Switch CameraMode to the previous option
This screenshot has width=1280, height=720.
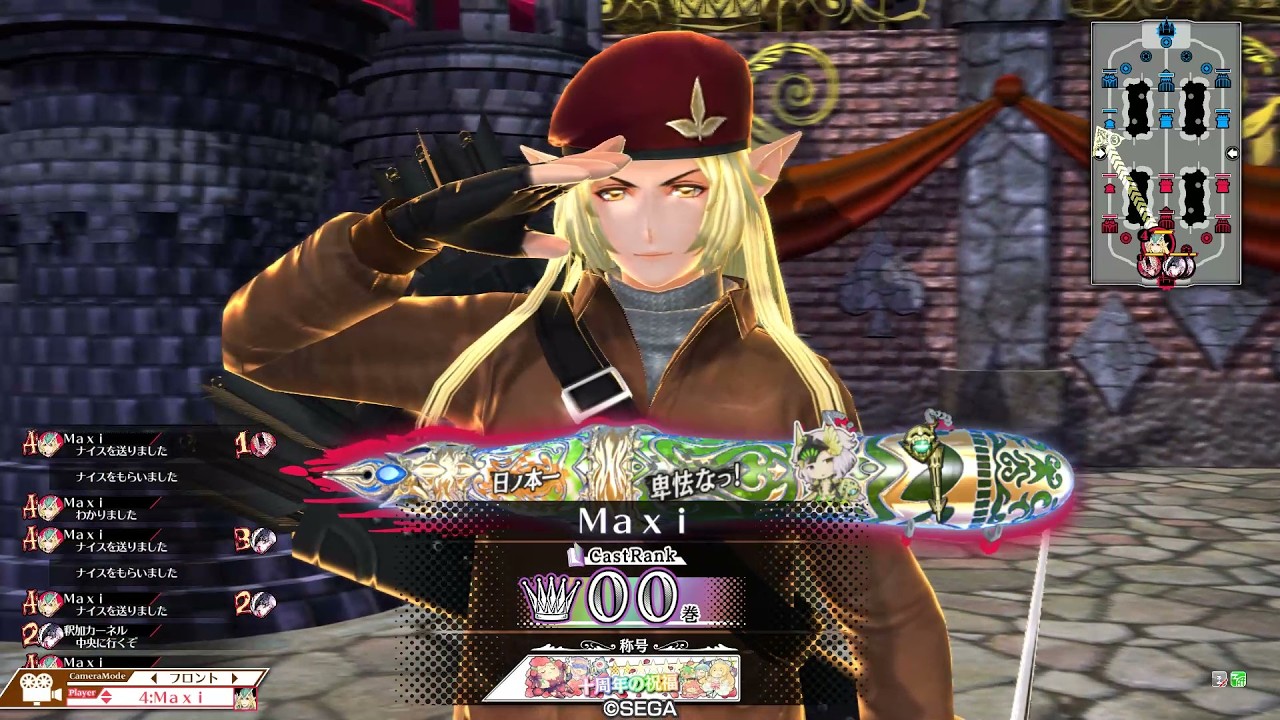tap(153, 678)
